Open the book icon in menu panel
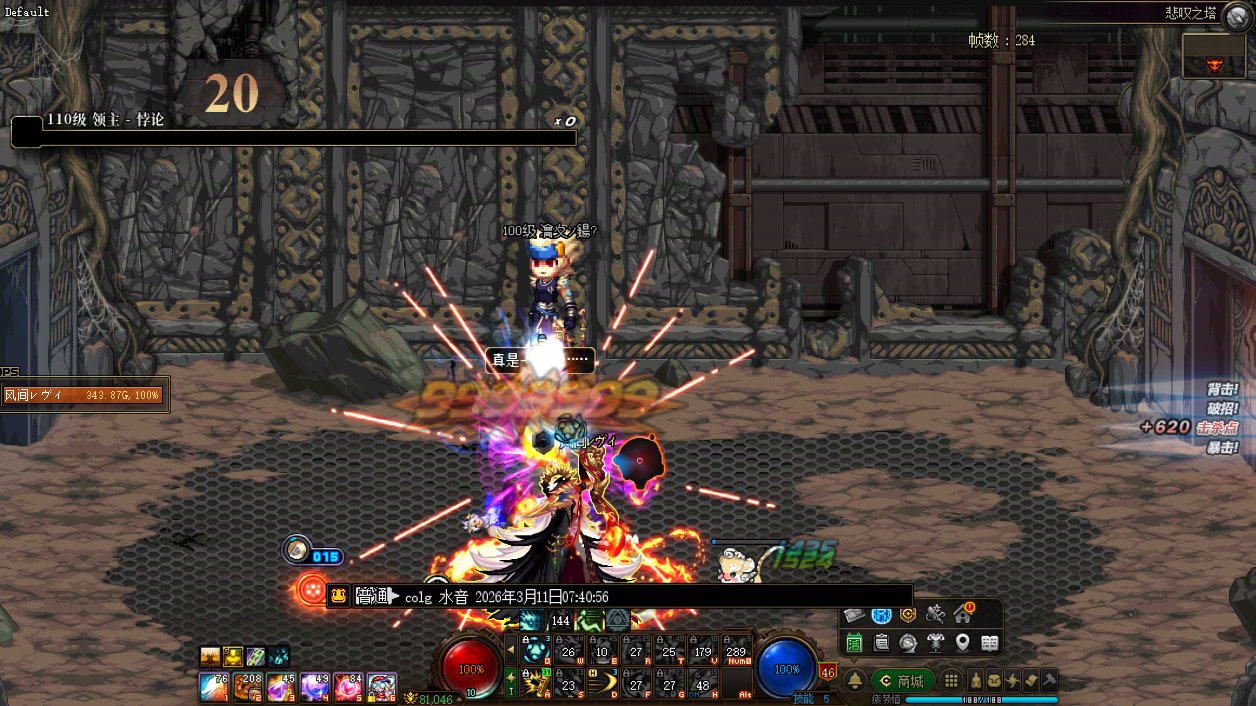 click(989, 642)
